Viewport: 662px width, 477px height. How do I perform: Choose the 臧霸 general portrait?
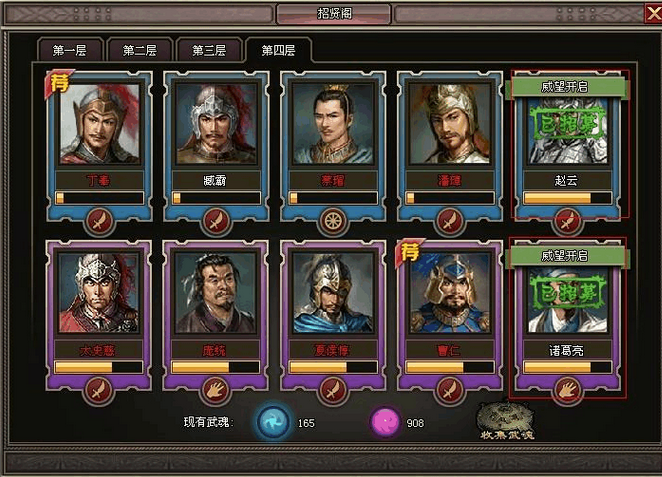(x=215, y=123)
